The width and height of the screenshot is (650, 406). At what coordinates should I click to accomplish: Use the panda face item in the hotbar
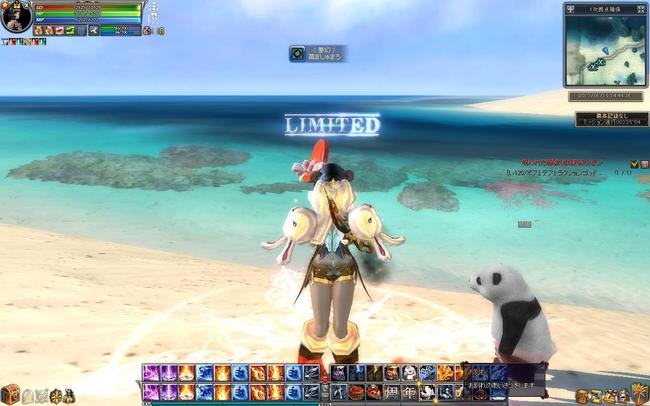click(x=427, y=391)
